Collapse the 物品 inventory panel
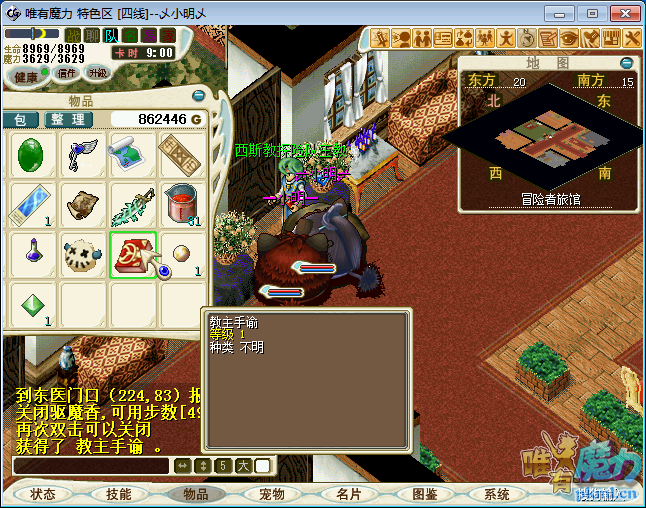This screenshot has width=646, height=508. click(x=198, y=96)
